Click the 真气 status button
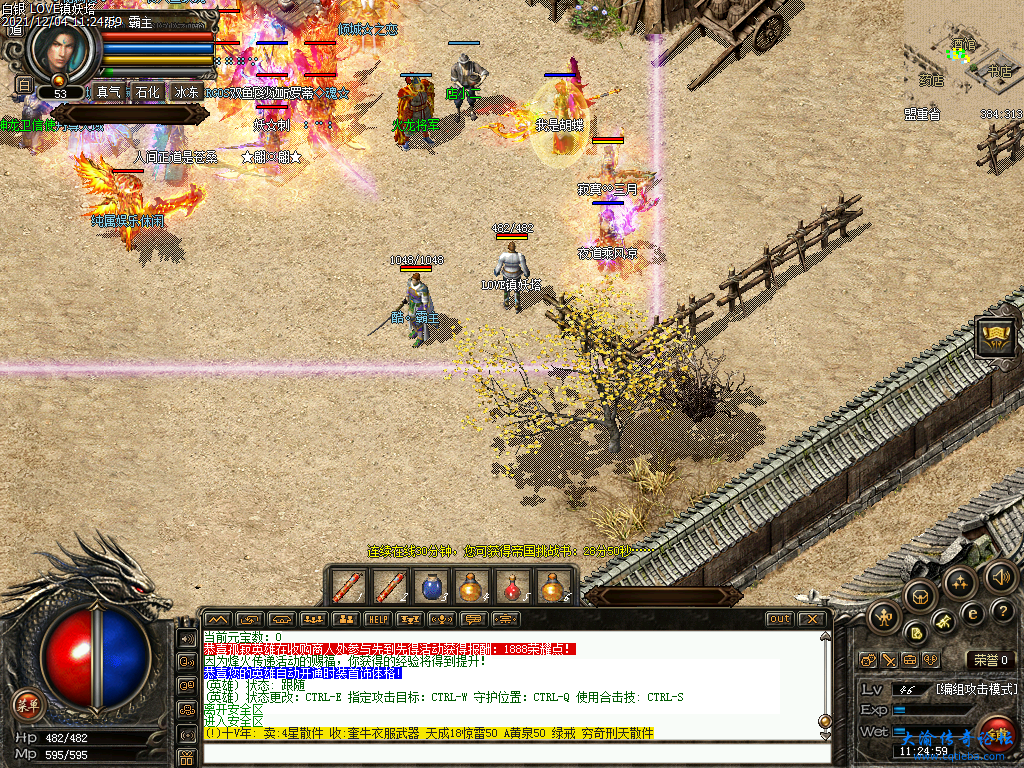 tap(108, 92)
